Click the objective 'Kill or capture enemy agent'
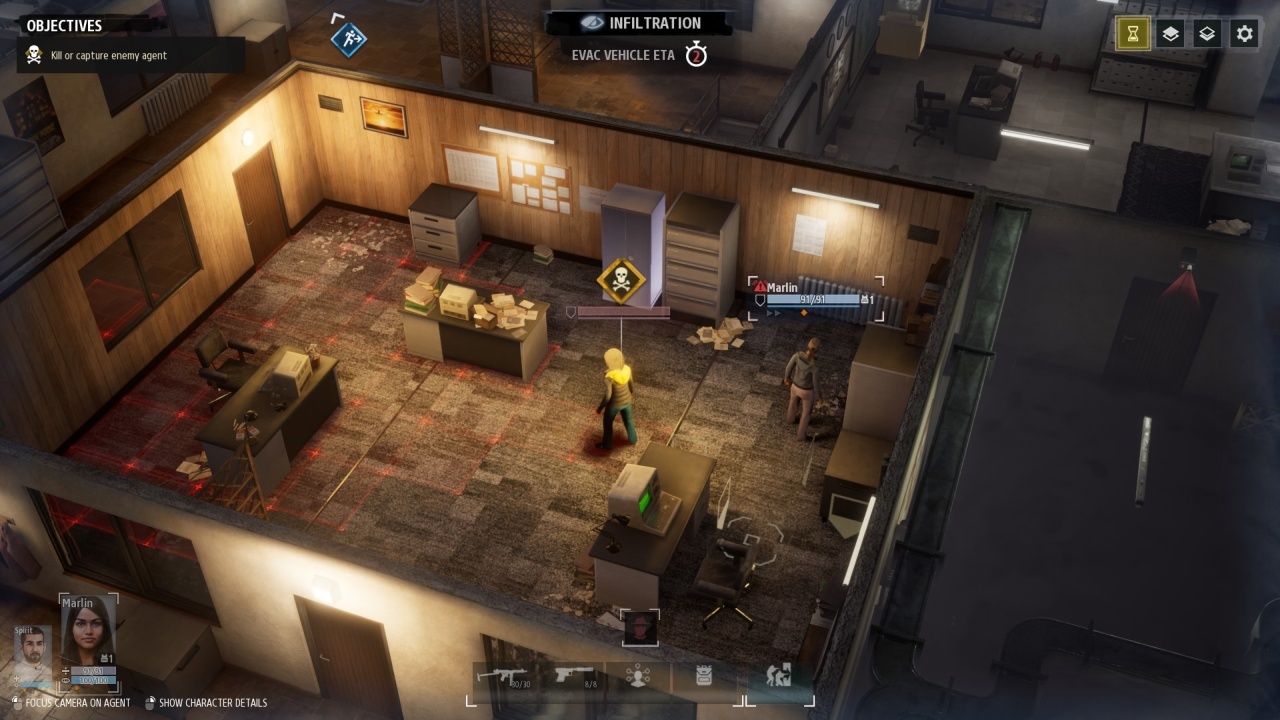This screenshot has width=1280, height=720. [109, 56]
